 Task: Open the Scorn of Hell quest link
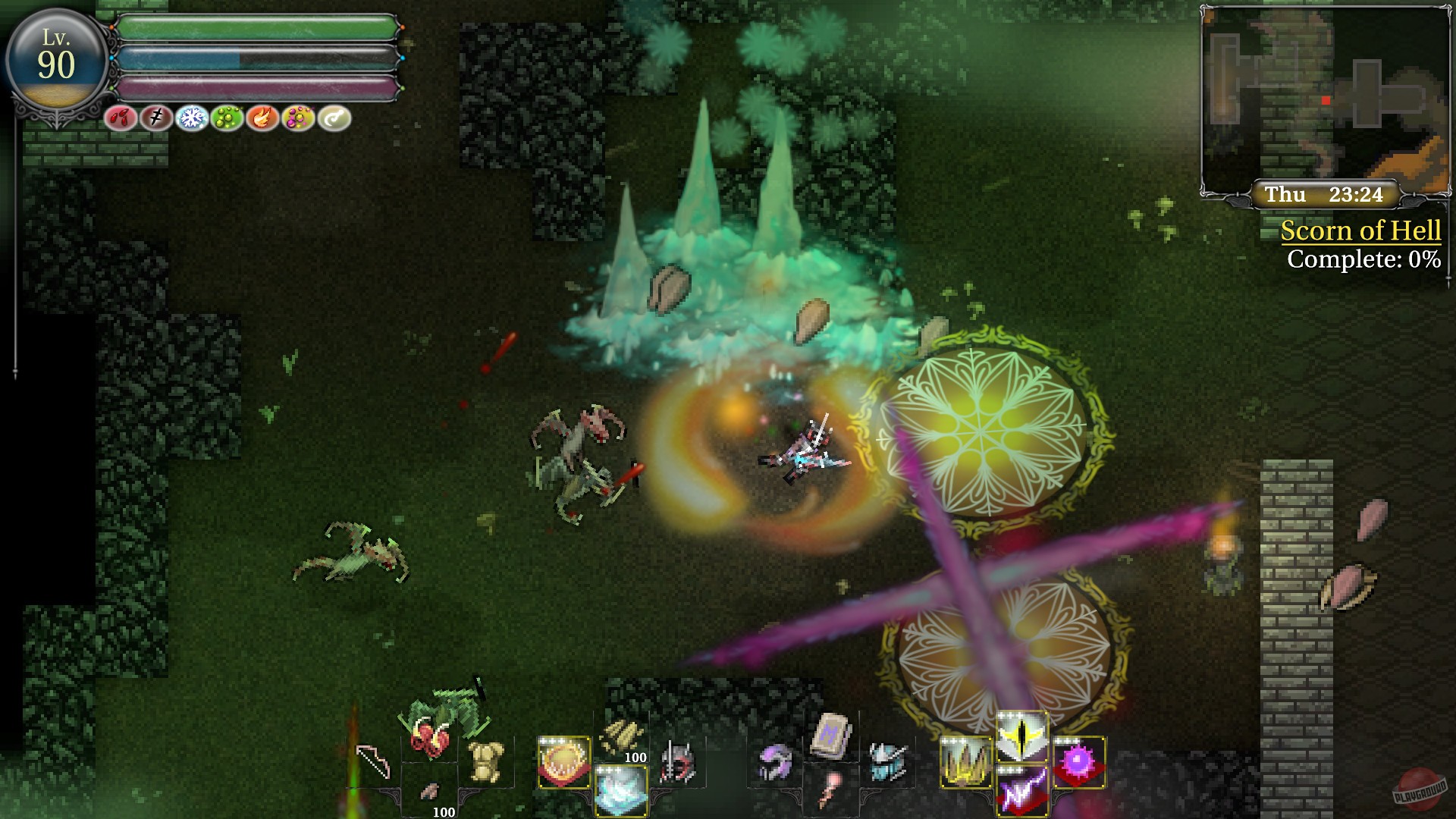click(1360, 231)
